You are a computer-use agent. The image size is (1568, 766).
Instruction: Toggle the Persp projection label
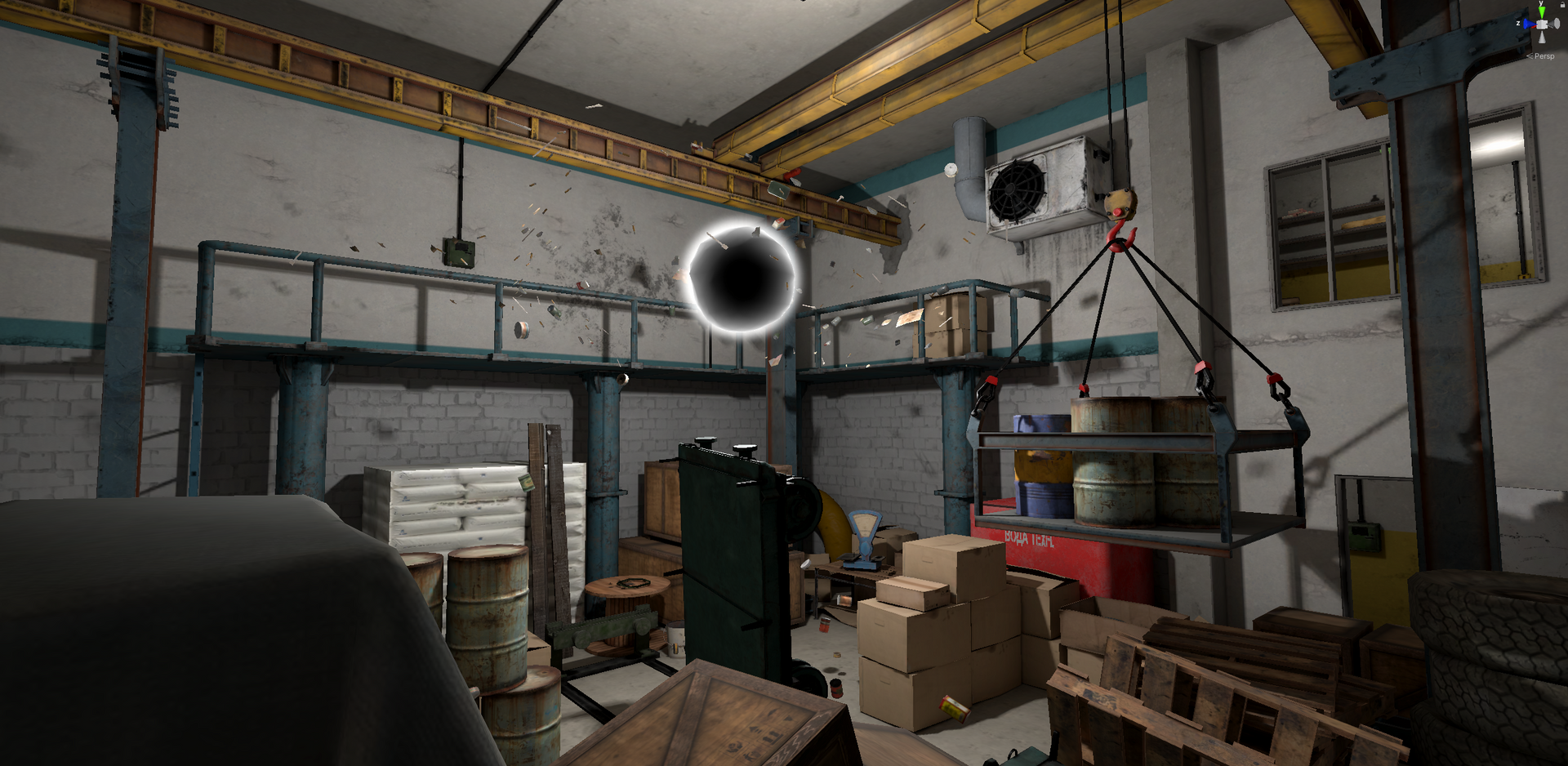(1543, 56)
